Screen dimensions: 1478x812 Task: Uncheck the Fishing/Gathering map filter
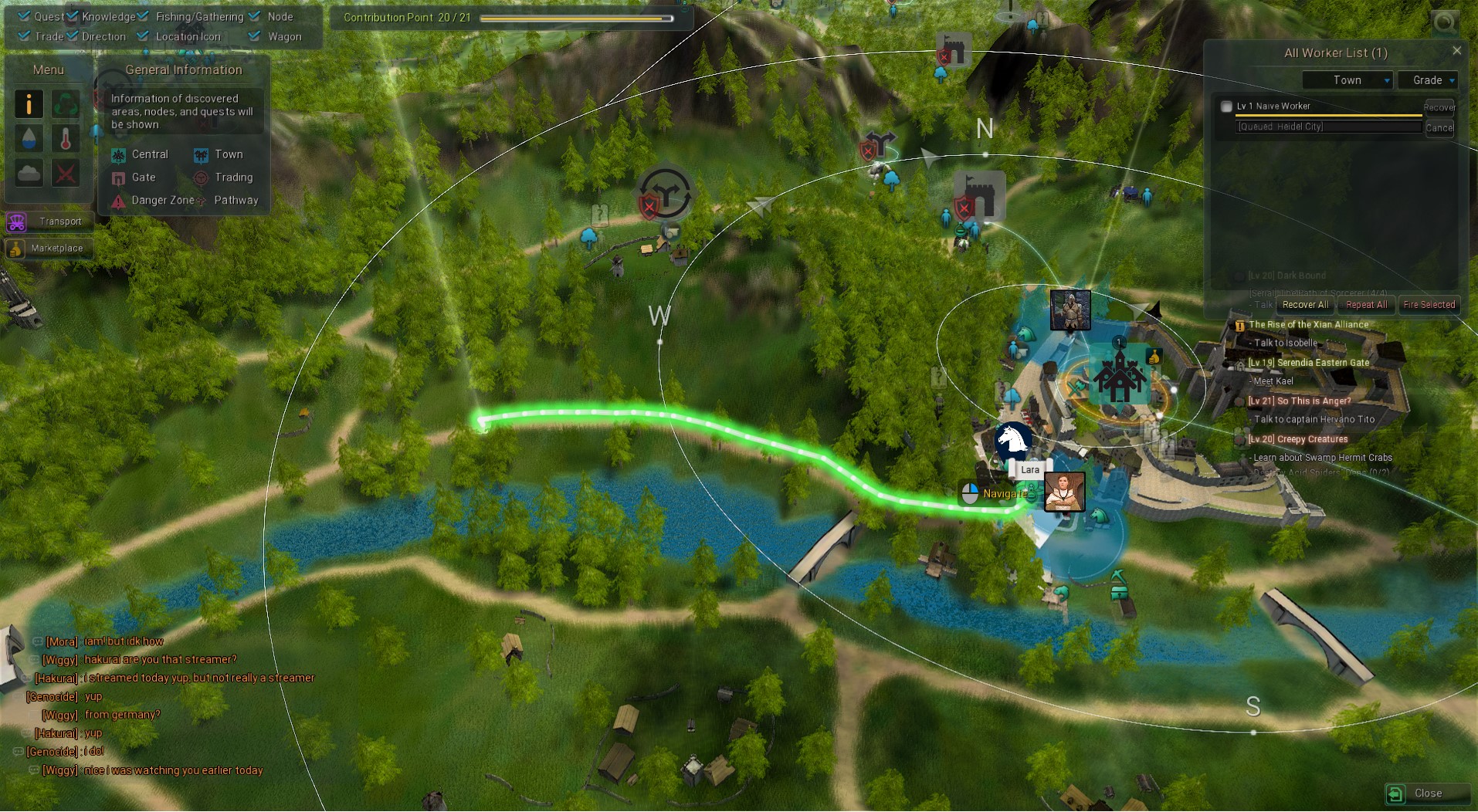(144, 16)
